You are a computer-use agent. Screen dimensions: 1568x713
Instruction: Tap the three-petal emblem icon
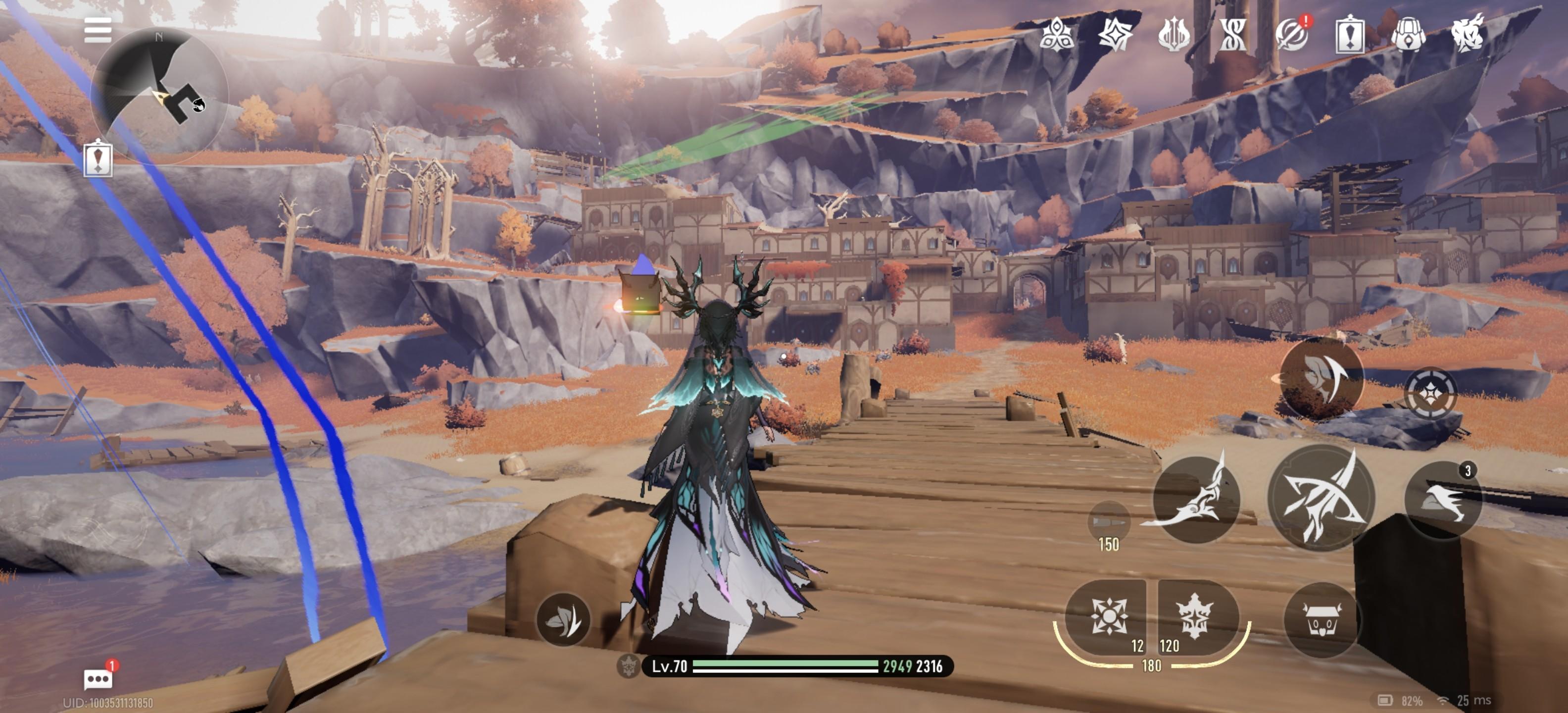(1056, 34)
